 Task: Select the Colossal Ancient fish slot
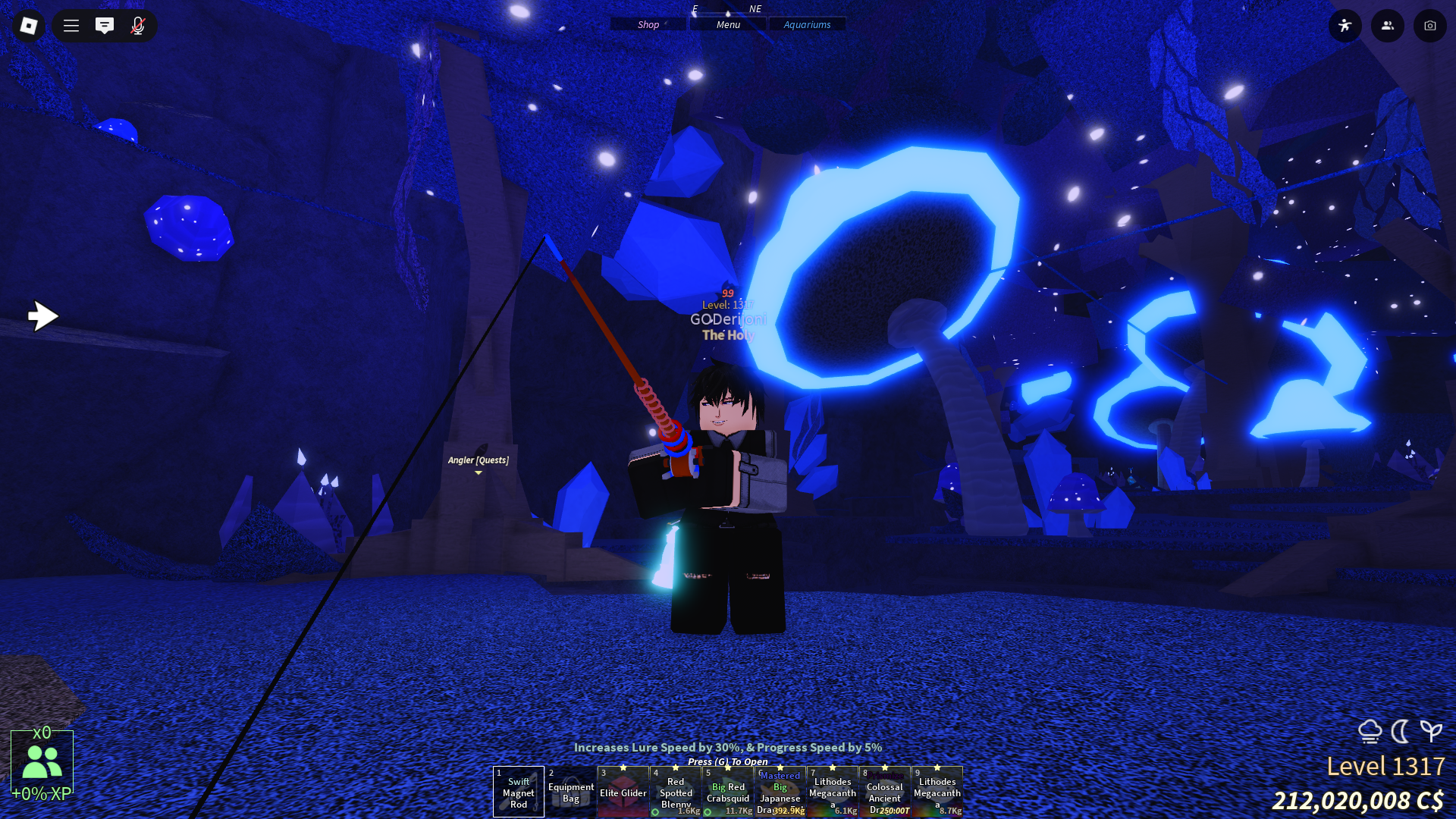click(x=885, y=792)
